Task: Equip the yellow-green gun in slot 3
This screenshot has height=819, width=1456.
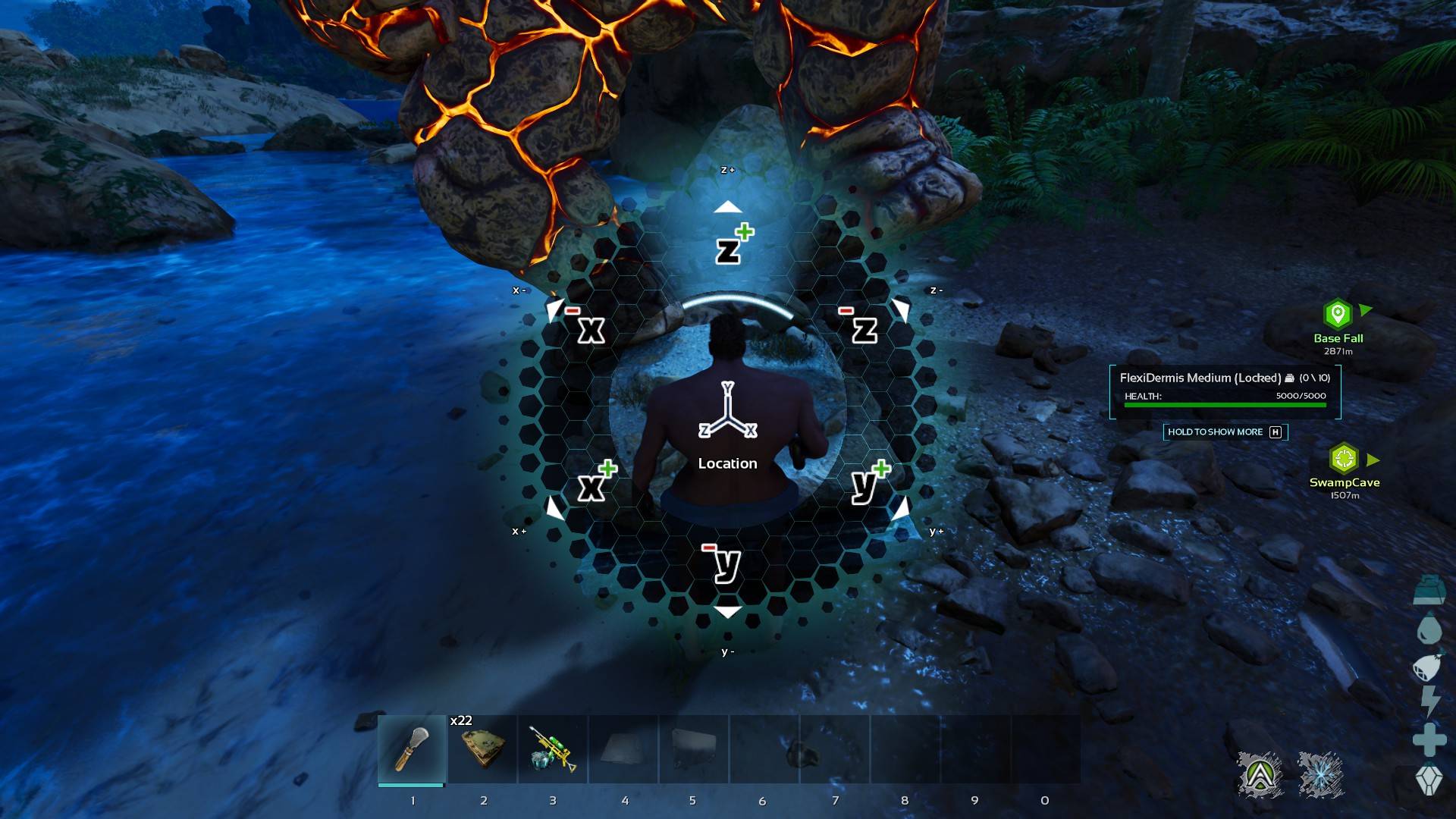Action: (x=553, y=748)
